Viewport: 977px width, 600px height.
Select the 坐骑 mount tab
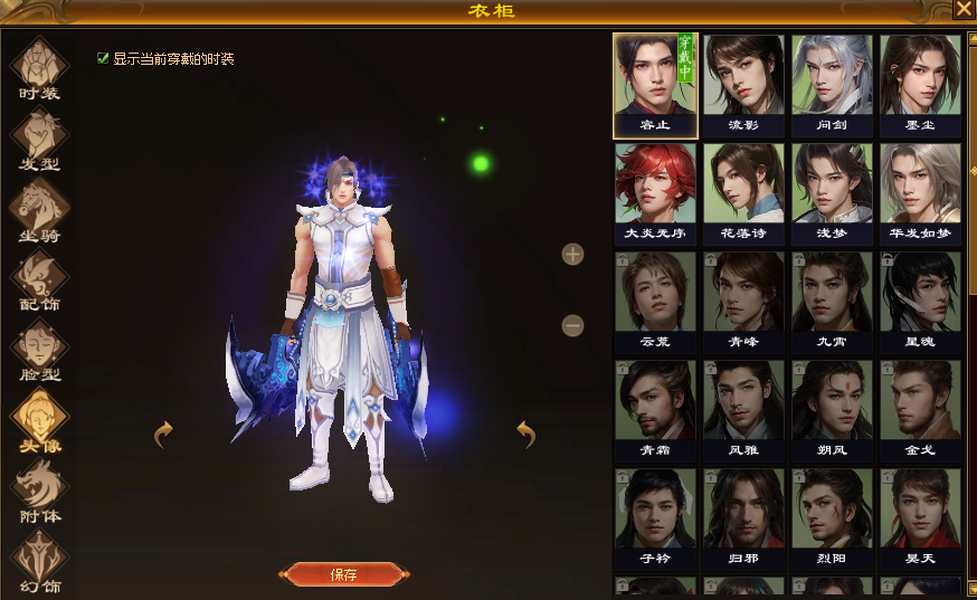[x=40, y=210]
